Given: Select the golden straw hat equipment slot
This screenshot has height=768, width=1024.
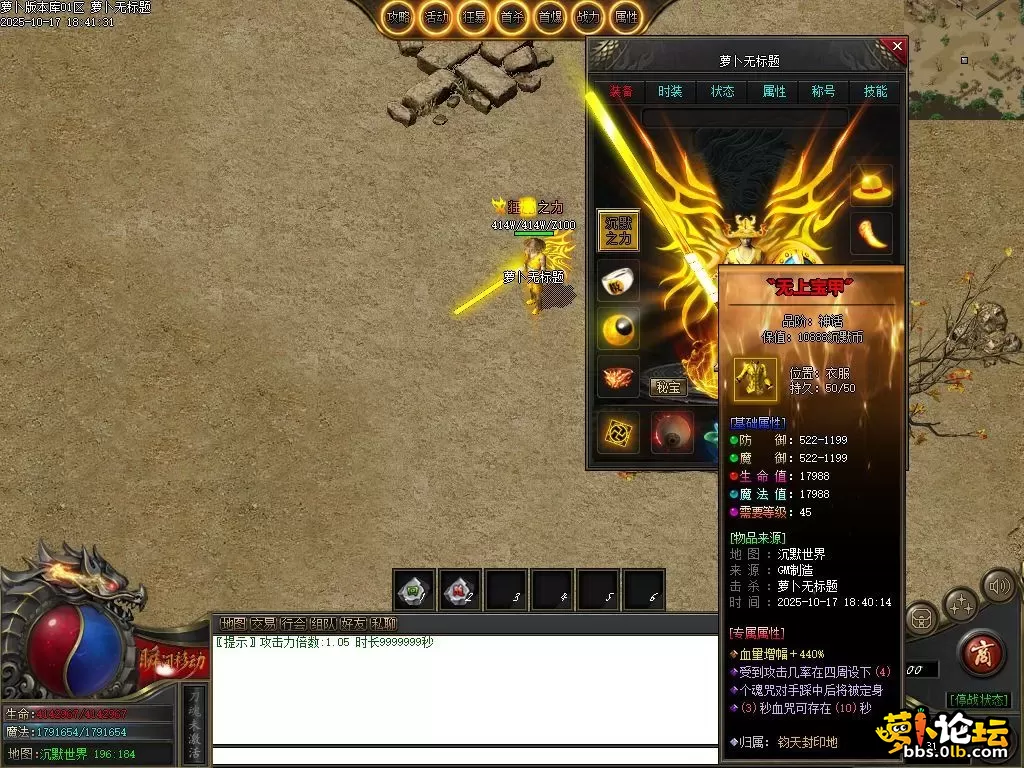Looking at the screenshot, I should tap(871, 185).
